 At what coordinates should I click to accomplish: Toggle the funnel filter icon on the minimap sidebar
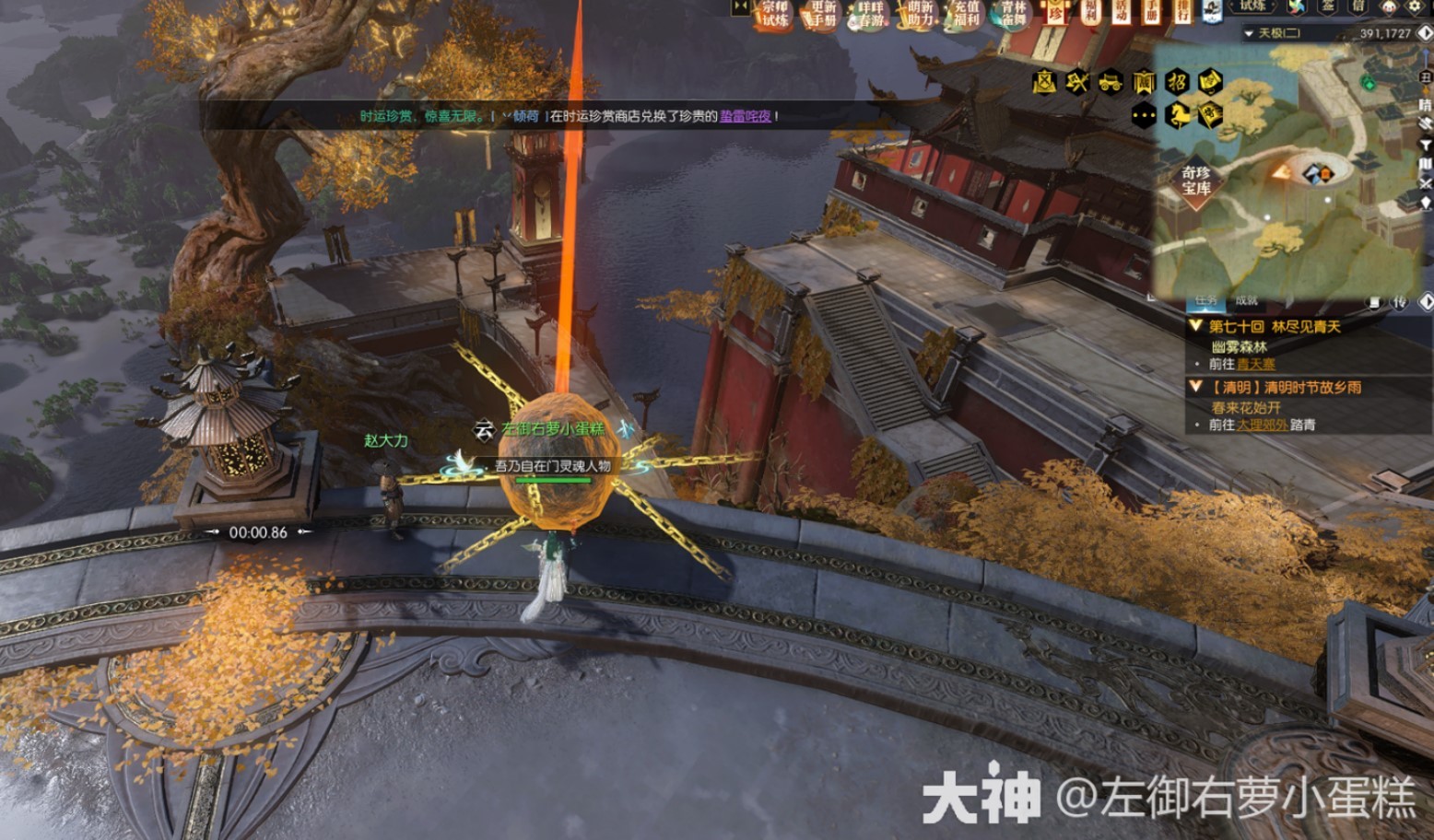click(1425, 144)
